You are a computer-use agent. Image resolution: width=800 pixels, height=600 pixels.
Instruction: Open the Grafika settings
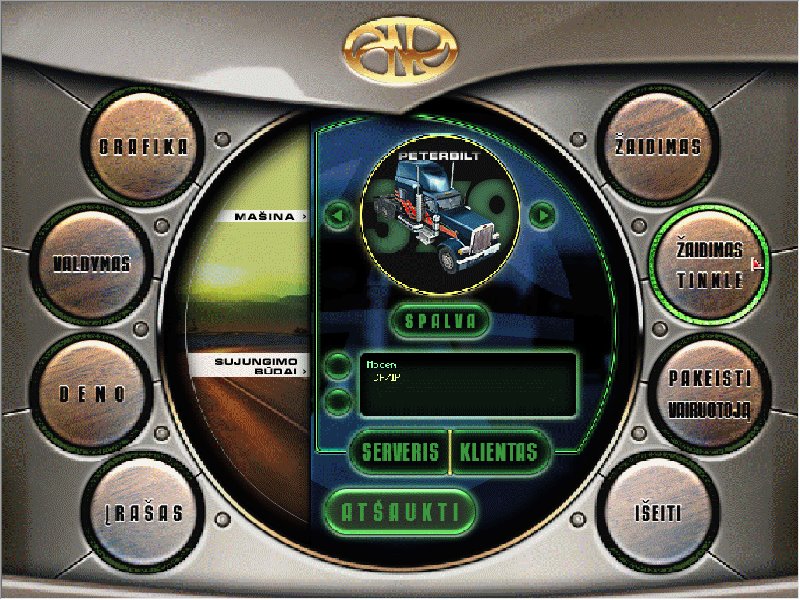[x=144, y=147]
